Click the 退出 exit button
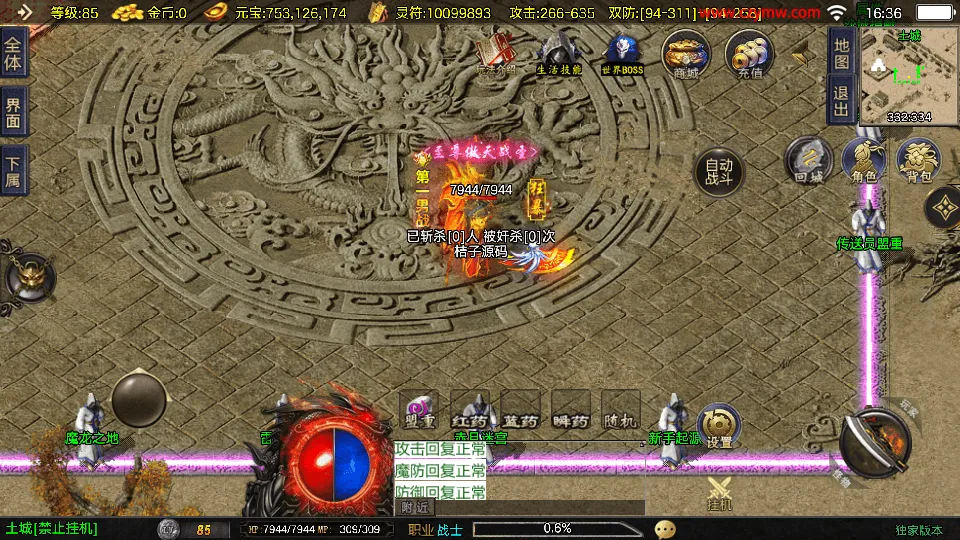Viewport: 960px width, 540px height. (x=841, y=101)
